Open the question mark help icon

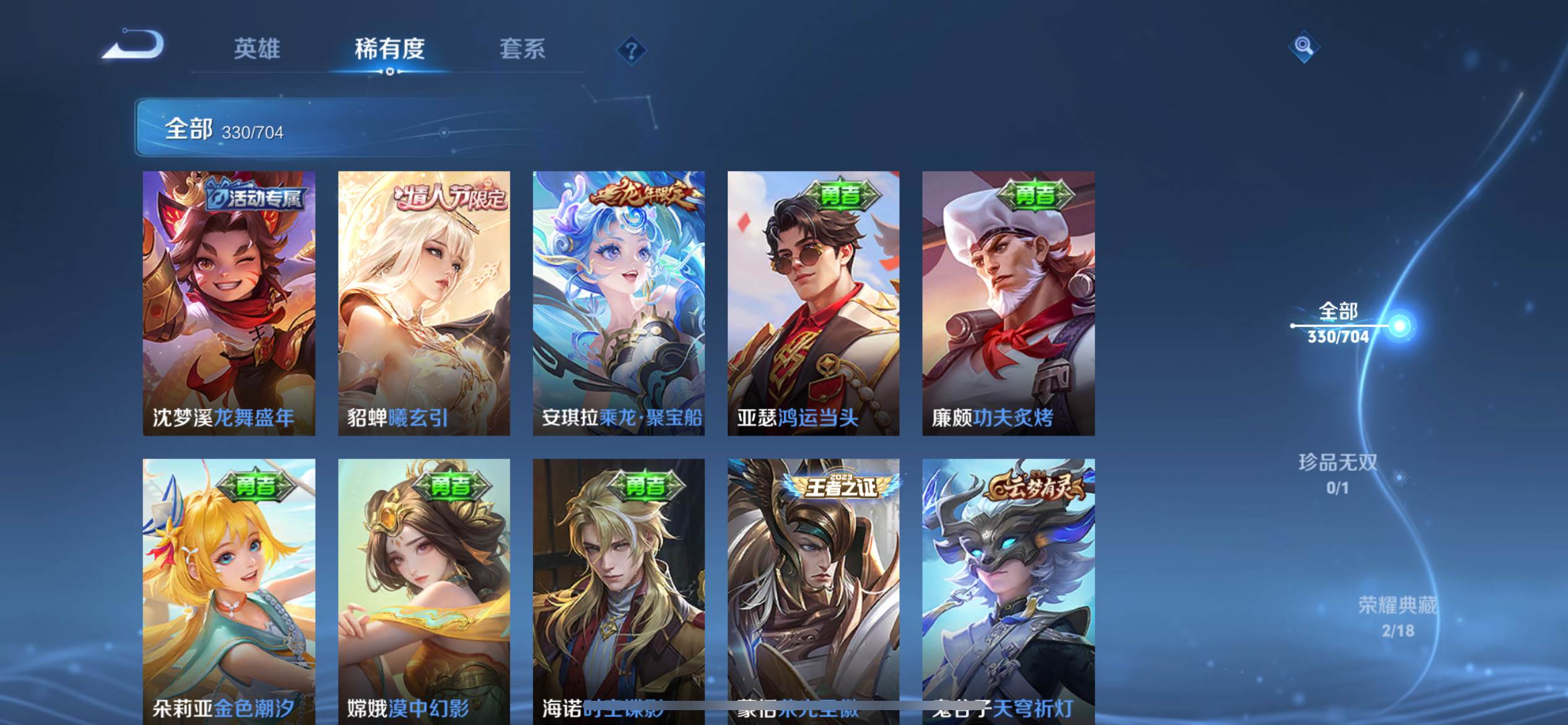[x=631, y=50]
